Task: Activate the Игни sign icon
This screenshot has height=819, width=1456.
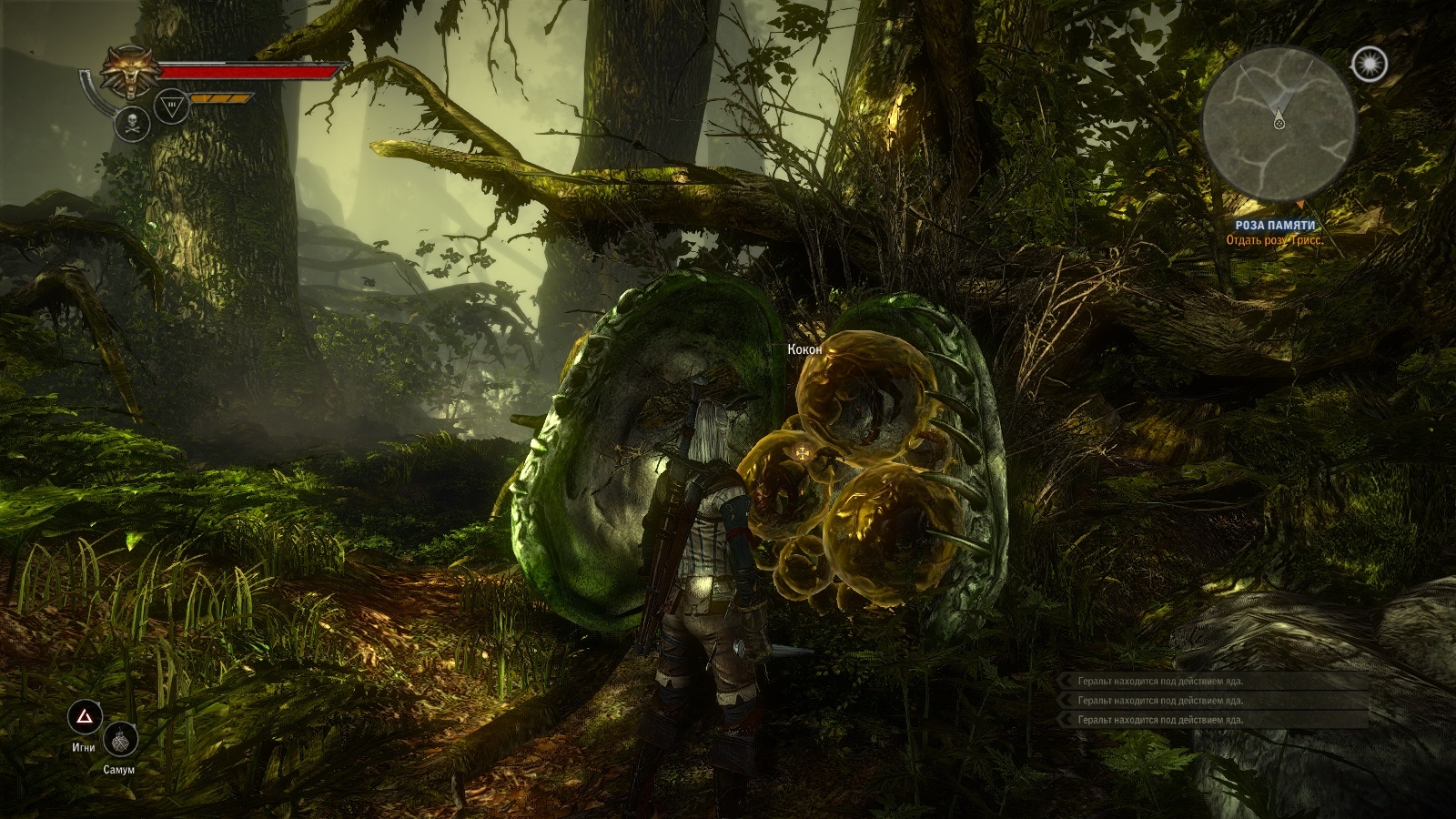Action: (x=86, y=719)
